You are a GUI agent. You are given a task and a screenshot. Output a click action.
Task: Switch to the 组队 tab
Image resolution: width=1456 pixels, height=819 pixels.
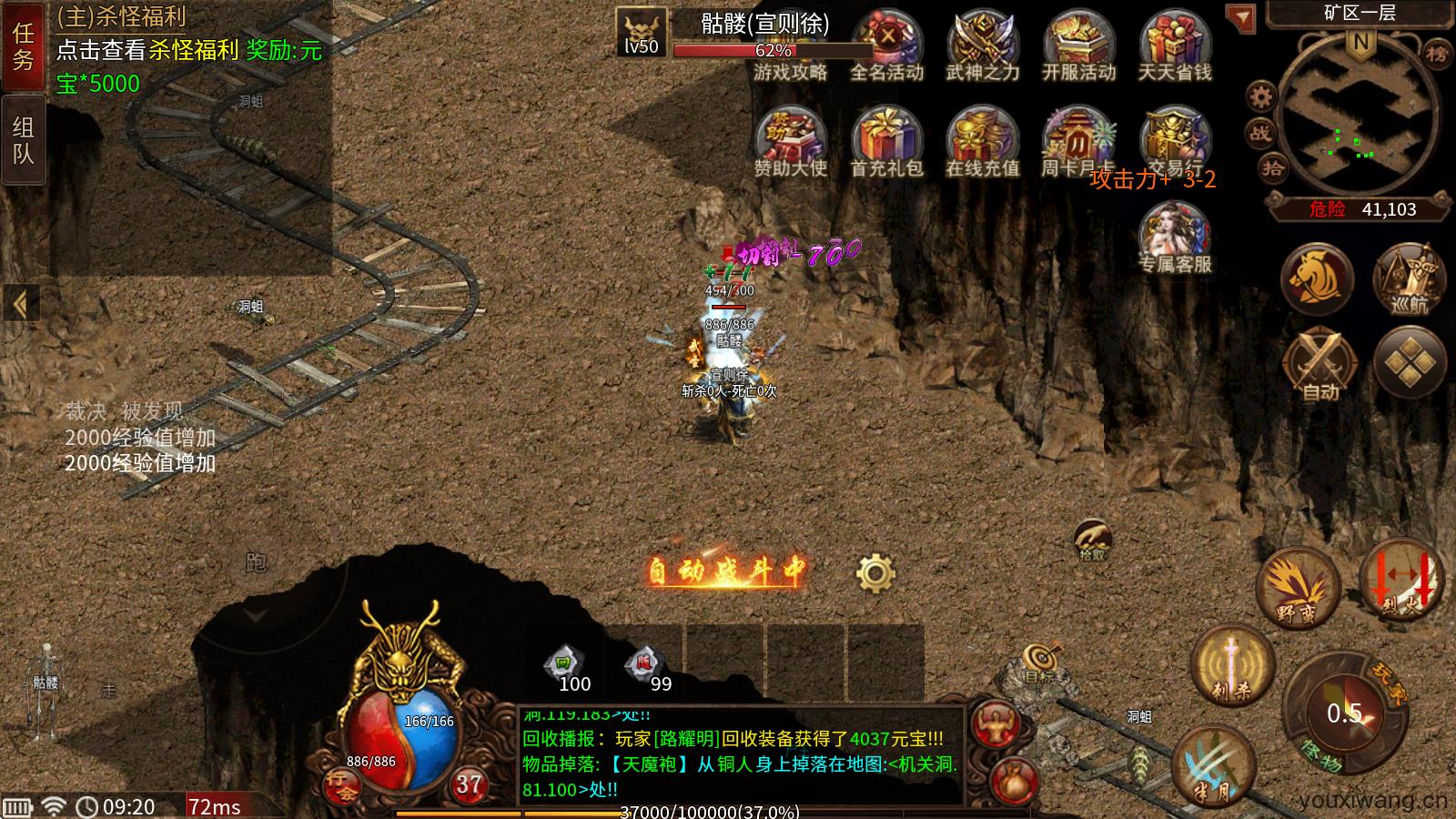pyautogui.click(x=24, y=136)
